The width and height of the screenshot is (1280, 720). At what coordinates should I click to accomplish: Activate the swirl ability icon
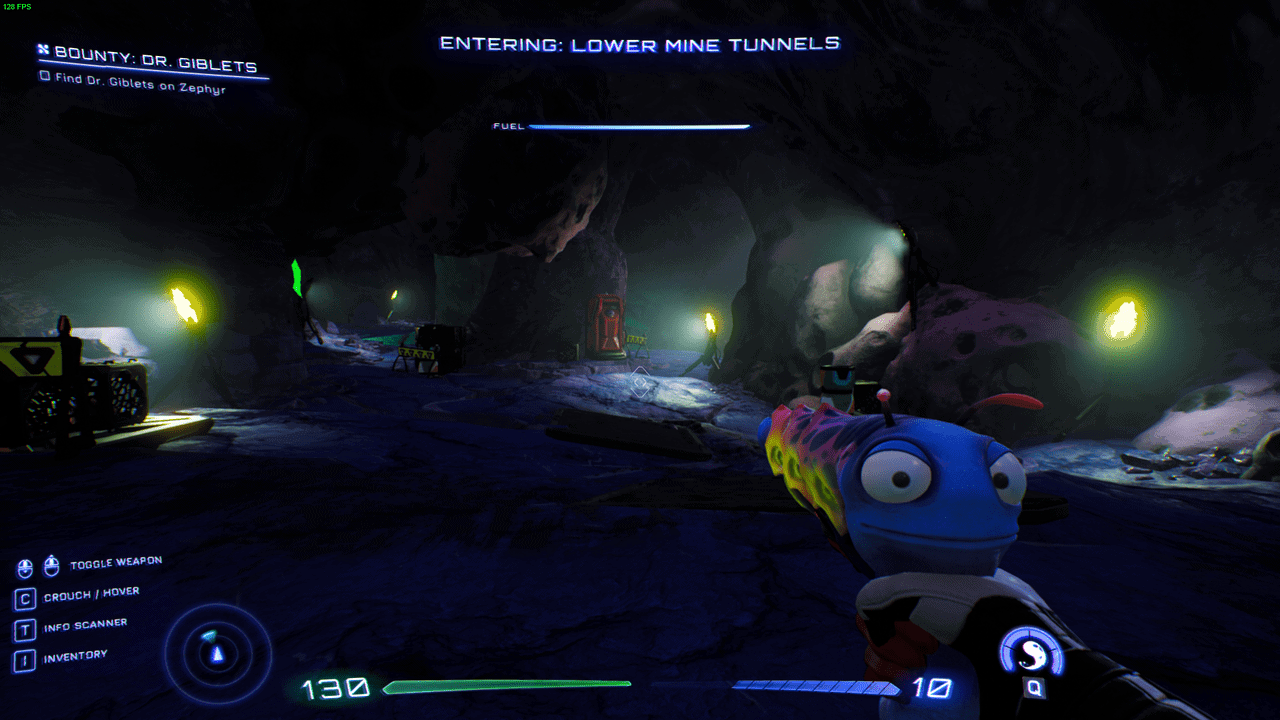1031,654
